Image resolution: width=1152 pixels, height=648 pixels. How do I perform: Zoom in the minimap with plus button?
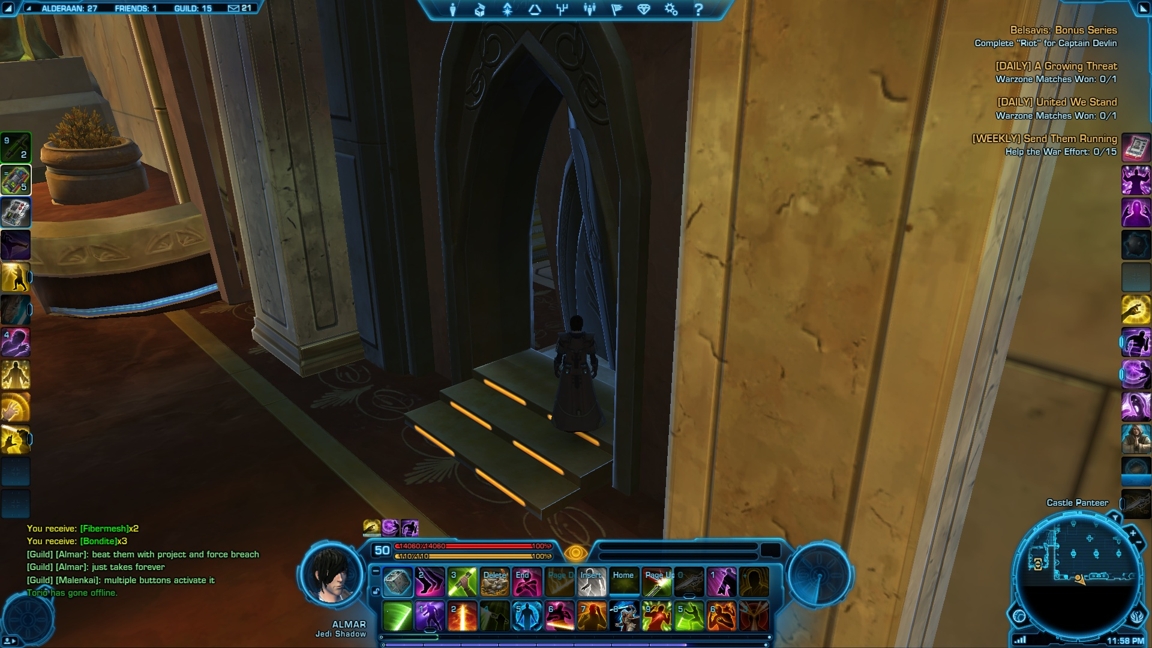[x=1134, y=535]
